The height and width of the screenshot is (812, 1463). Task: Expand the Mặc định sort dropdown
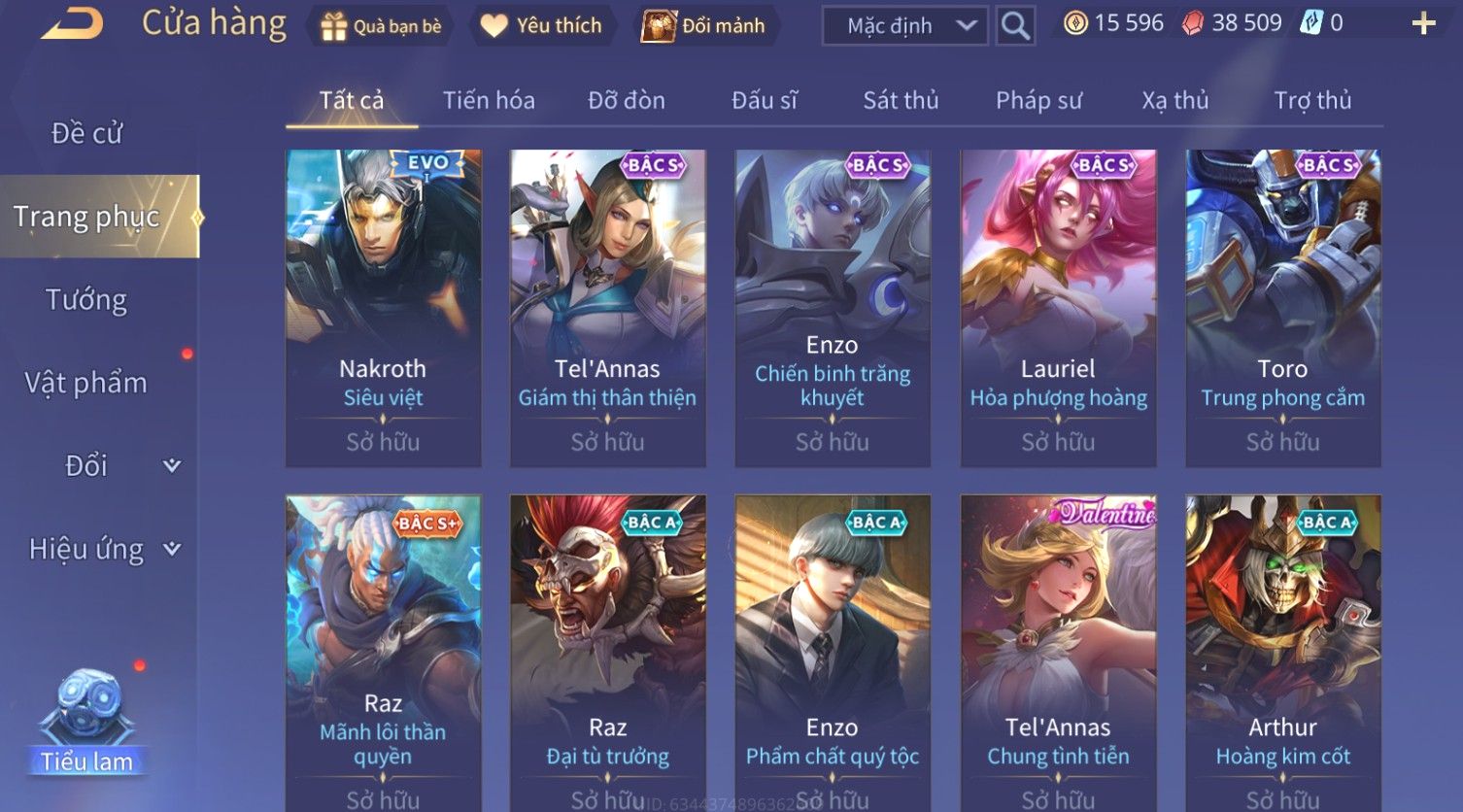coord(903,26)
